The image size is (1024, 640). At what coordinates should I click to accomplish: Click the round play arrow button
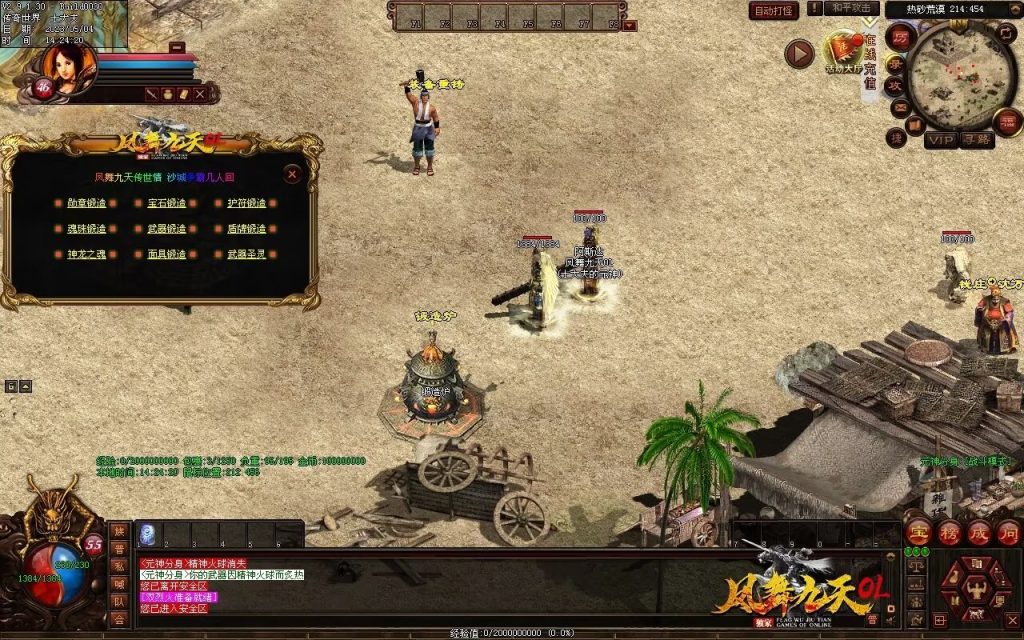798,53
